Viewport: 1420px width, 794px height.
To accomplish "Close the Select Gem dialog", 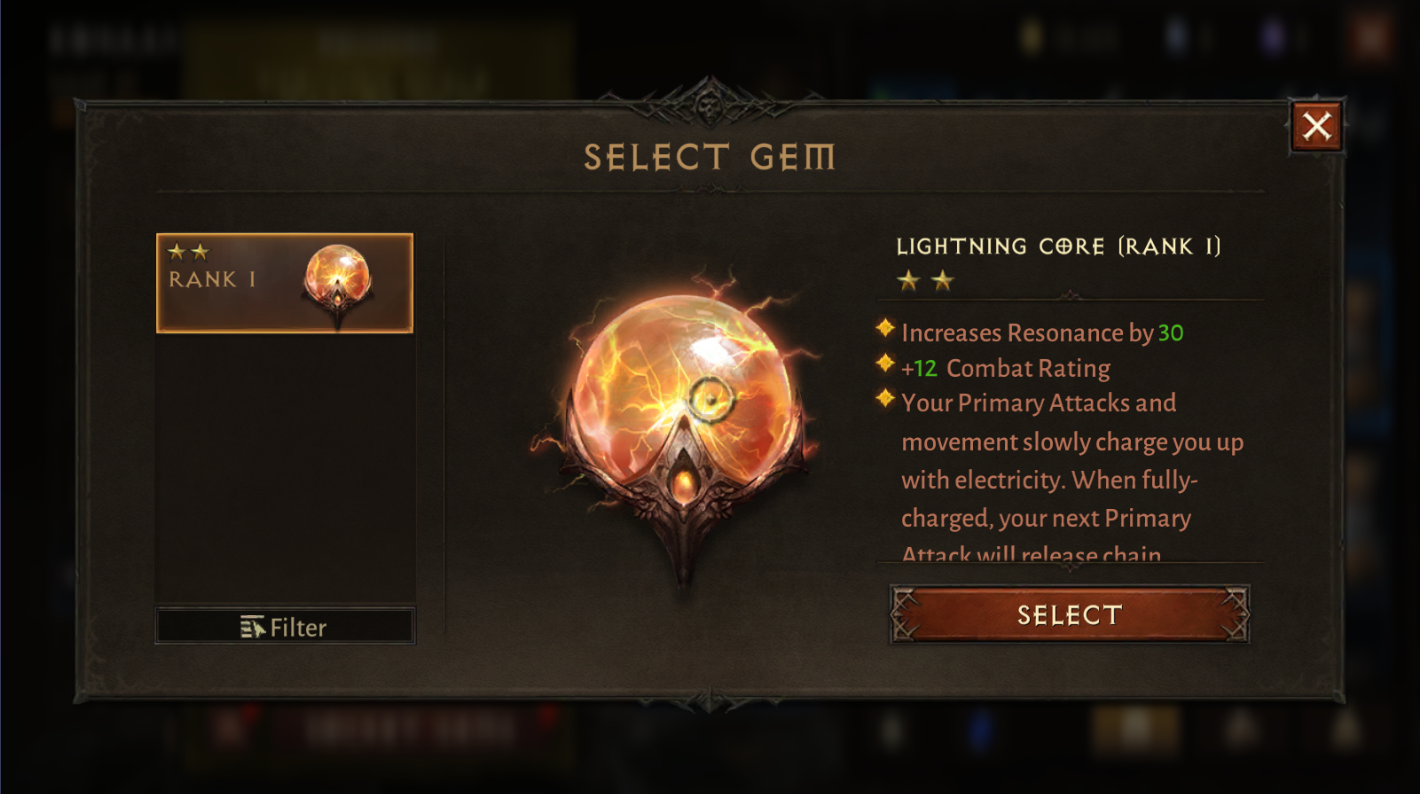I will click(x=1317, y=126).
